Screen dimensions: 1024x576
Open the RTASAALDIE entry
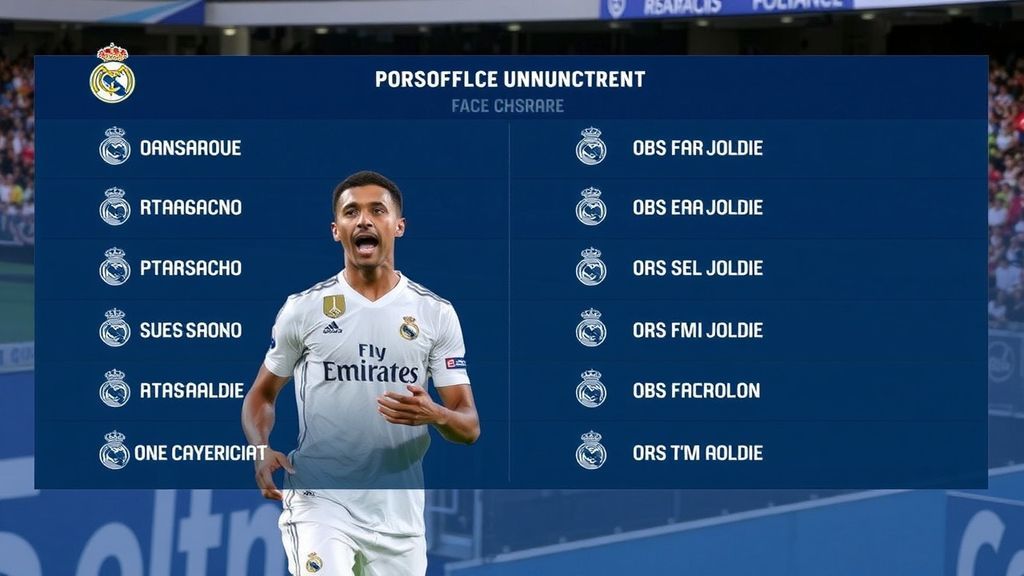191,390
